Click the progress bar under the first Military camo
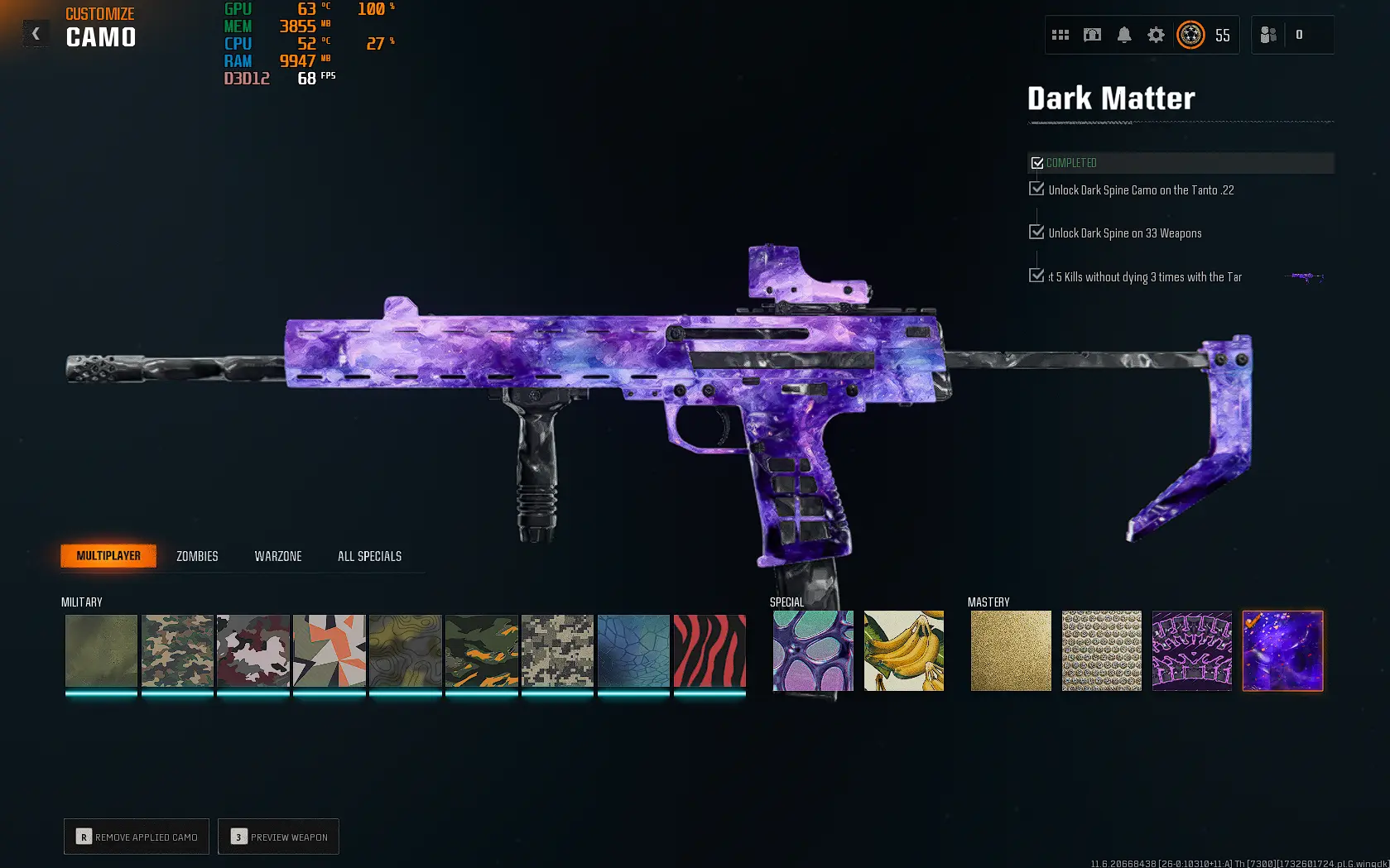 pyautogui.click(x=100, y=693)
